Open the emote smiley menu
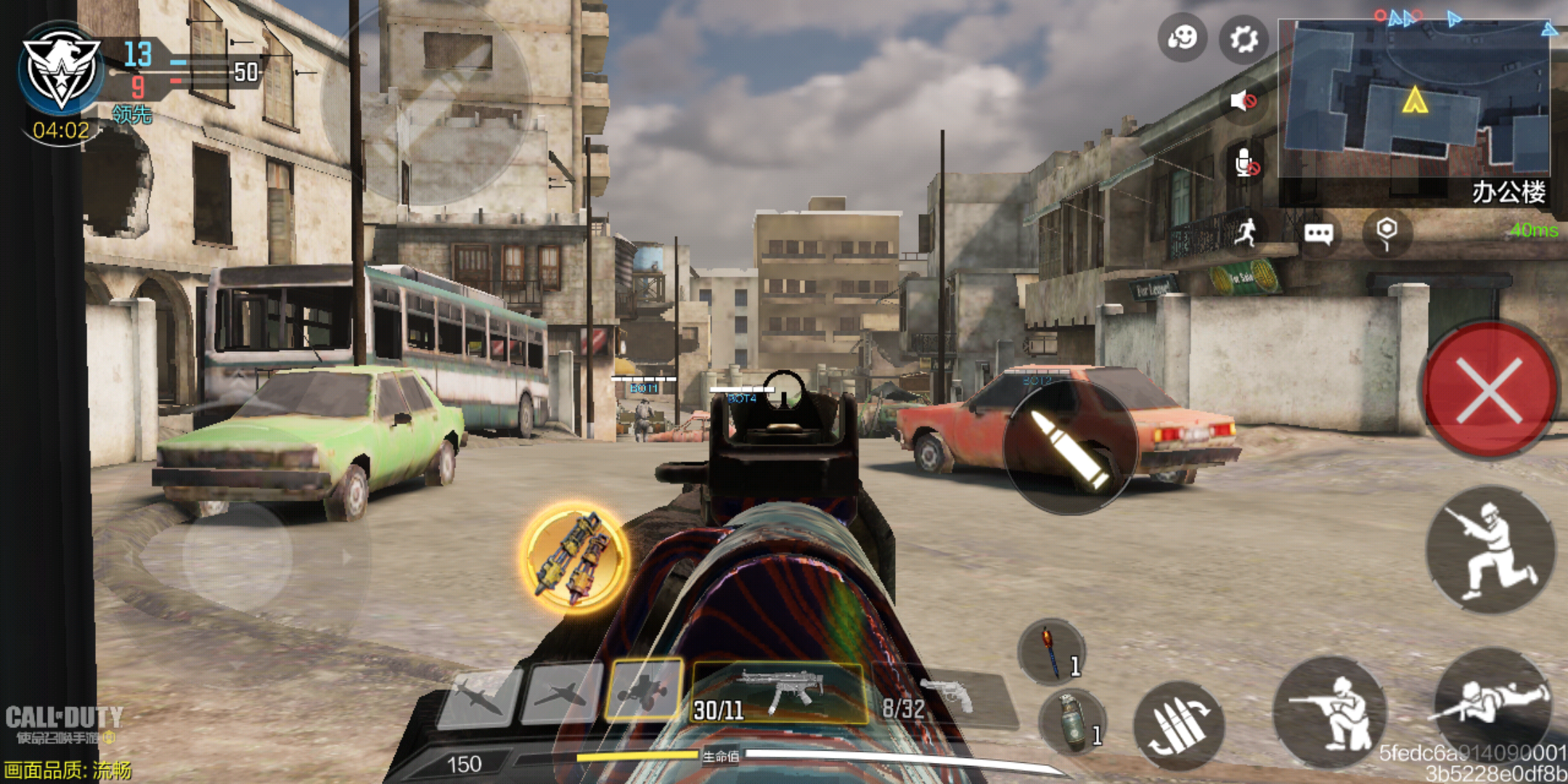Viewport: 1568px width, 784px height. (x=1182, y=38)
